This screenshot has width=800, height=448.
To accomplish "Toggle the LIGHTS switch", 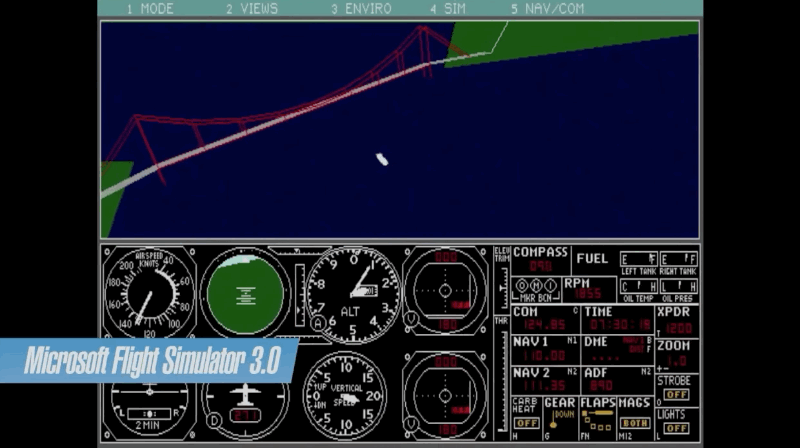I will point(676,428).
